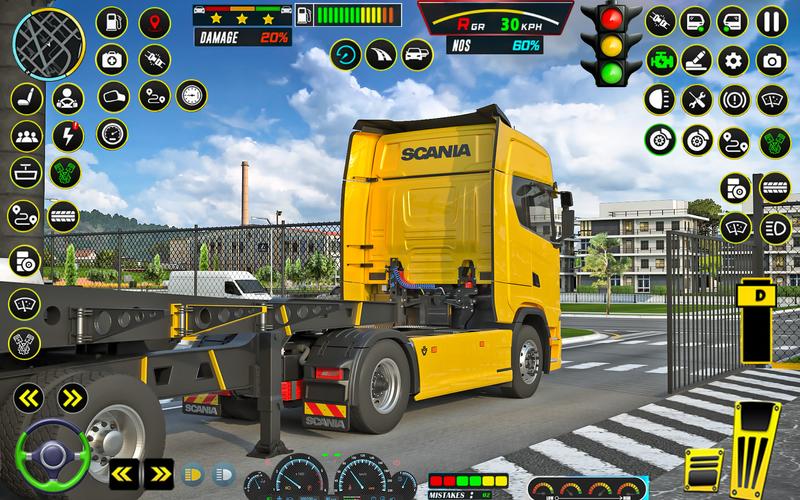Take a screenshot with the camera button

point(770,60)
